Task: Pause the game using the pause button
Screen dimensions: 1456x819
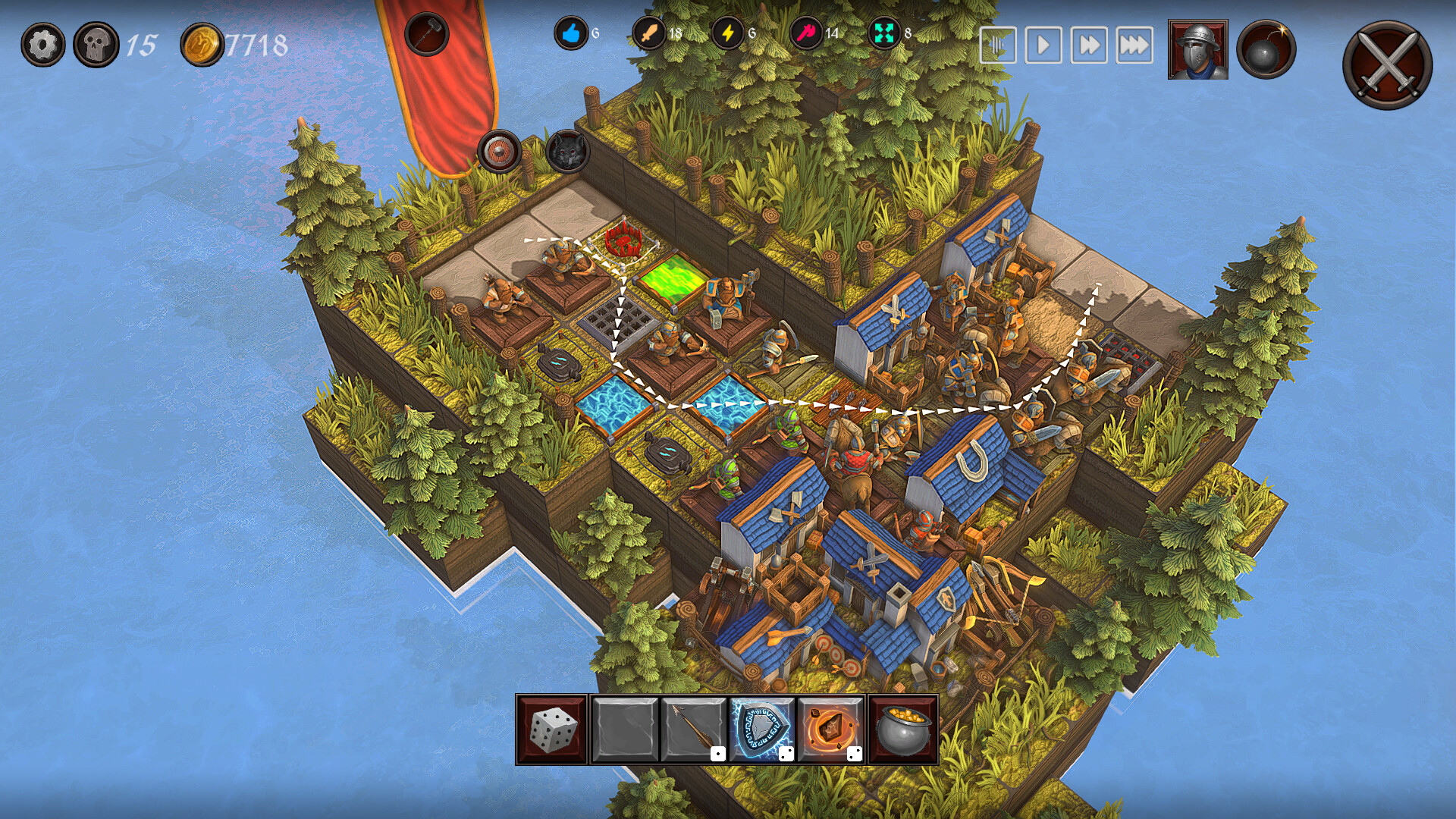Action: click(x=1000, y=45)
